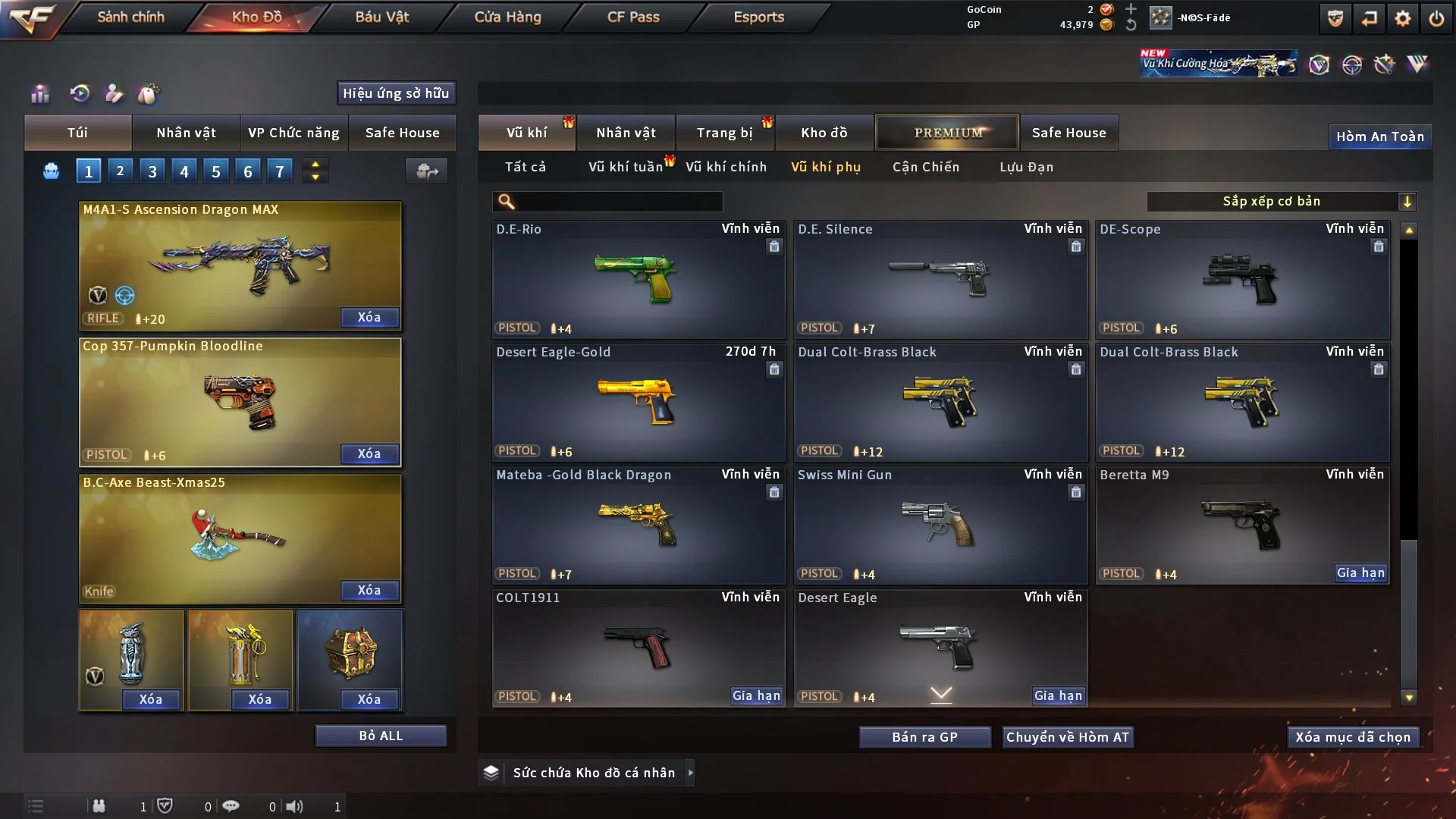Open the Hòm An Toàn safe box

pyautogui.click(x=1379, y=136)
